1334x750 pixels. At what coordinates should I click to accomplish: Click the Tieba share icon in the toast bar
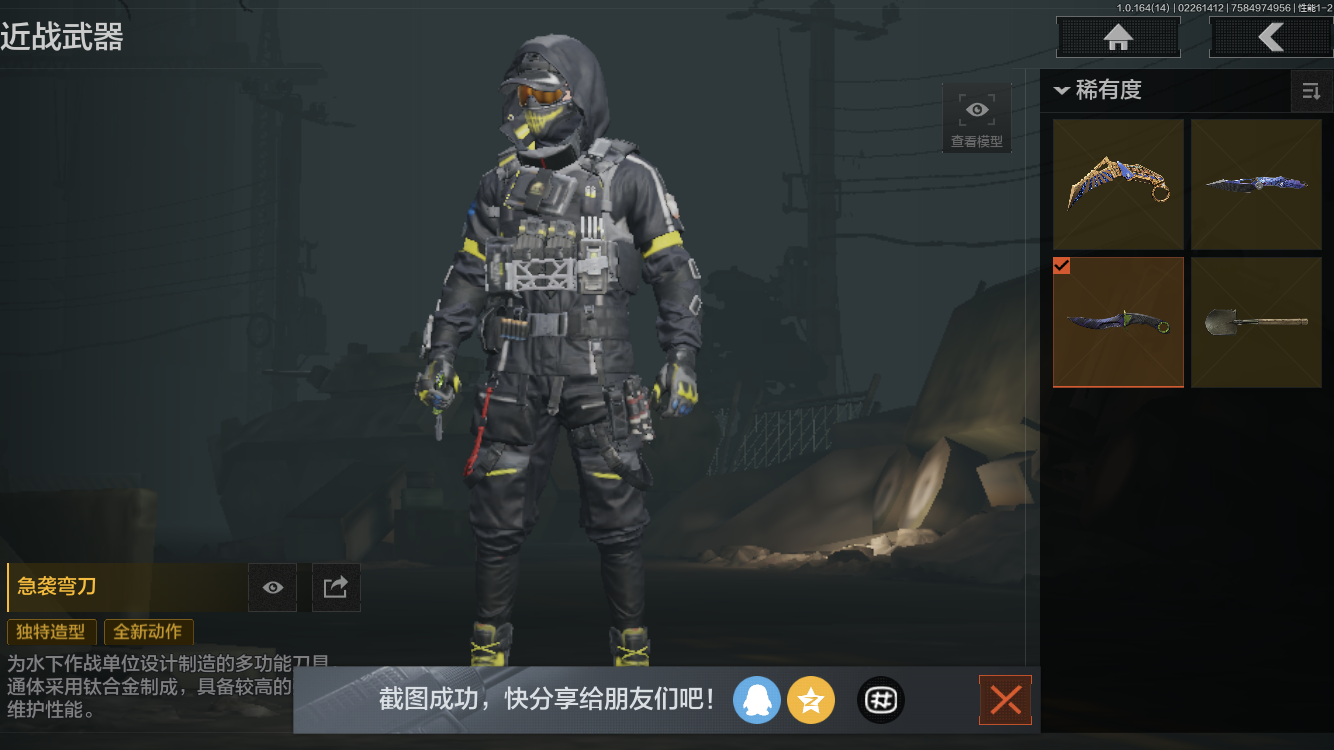pos(880,700)
